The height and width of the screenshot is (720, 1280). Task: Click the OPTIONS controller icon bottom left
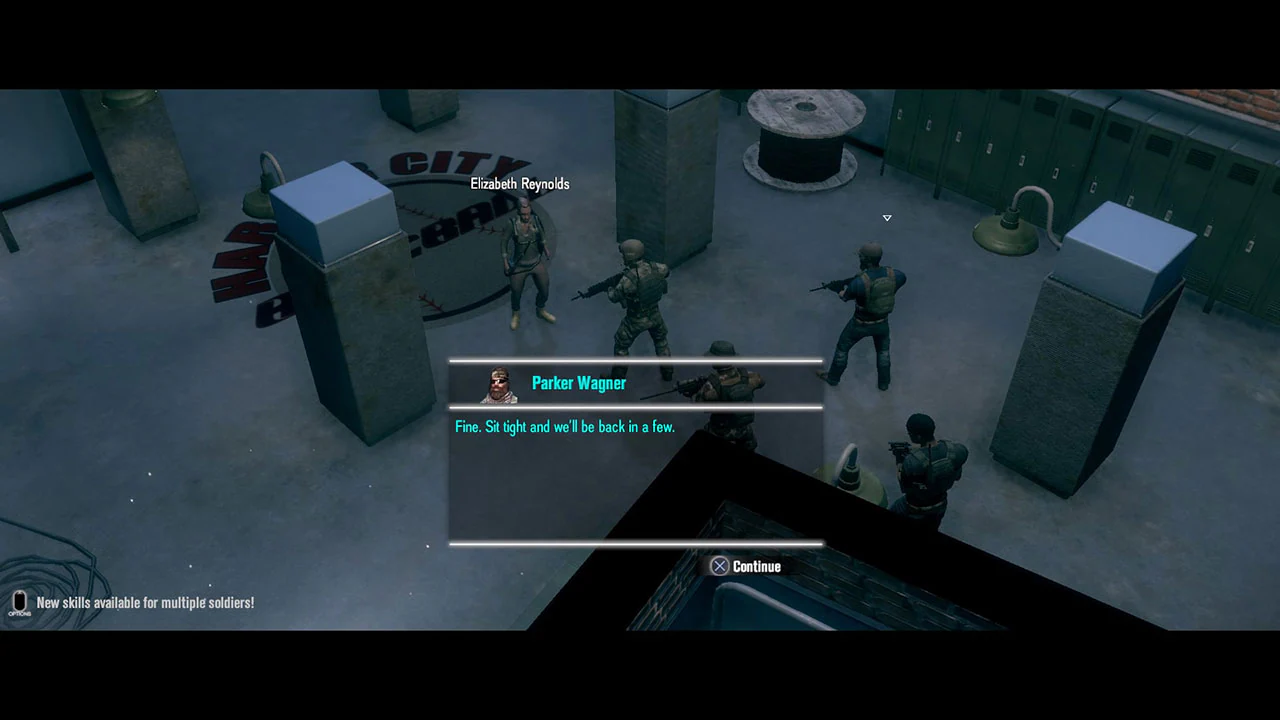coord(19,602)
